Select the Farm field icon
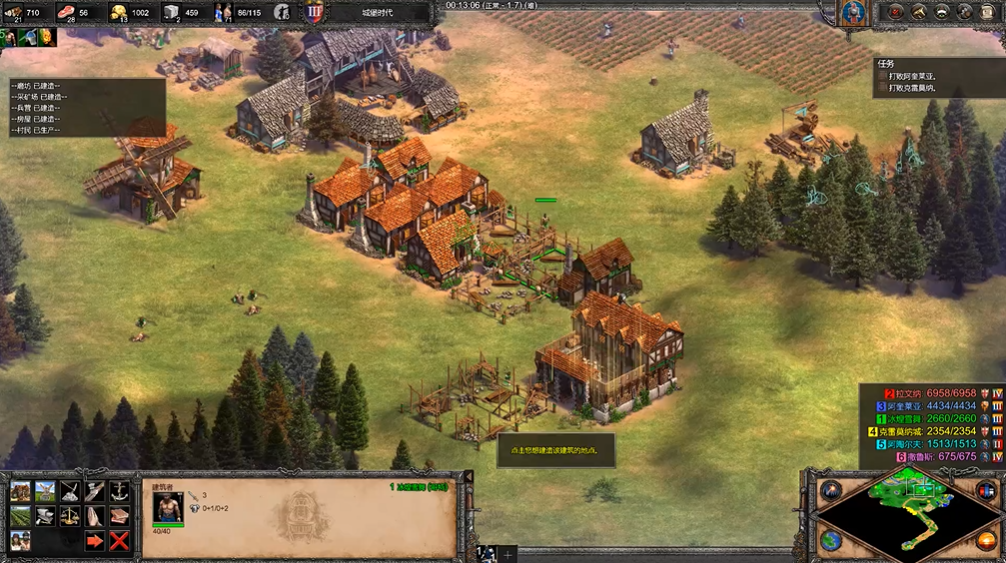The image size is (1006, 563). 20,516
